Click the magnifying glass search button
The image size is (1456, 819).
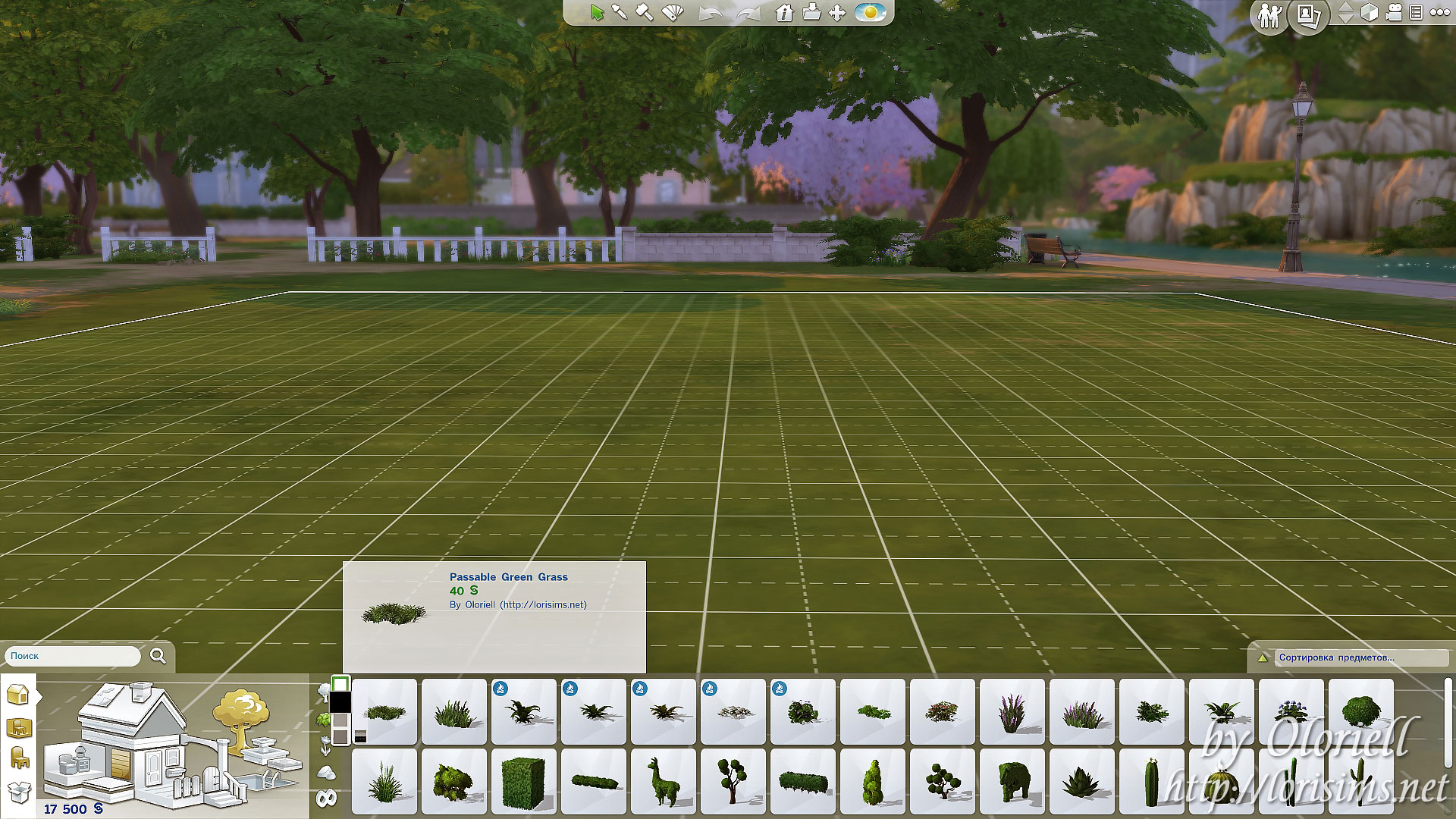pyautogui.click(x=158, y=656)
